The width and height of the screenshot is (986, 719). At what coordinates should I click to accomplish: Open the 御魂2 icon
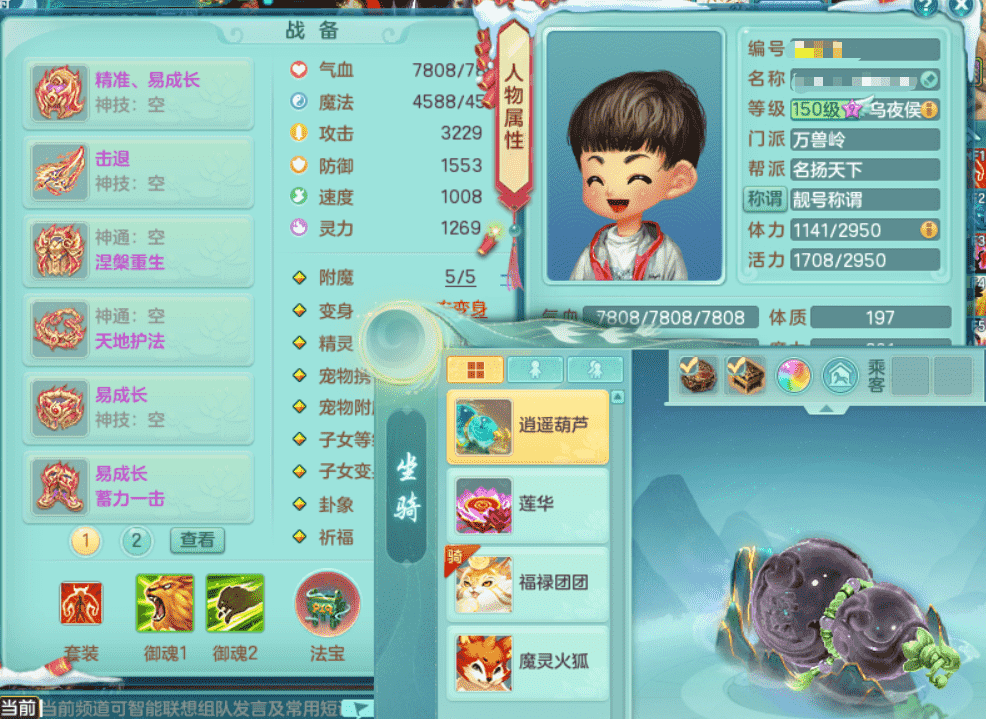click(235, 604)
